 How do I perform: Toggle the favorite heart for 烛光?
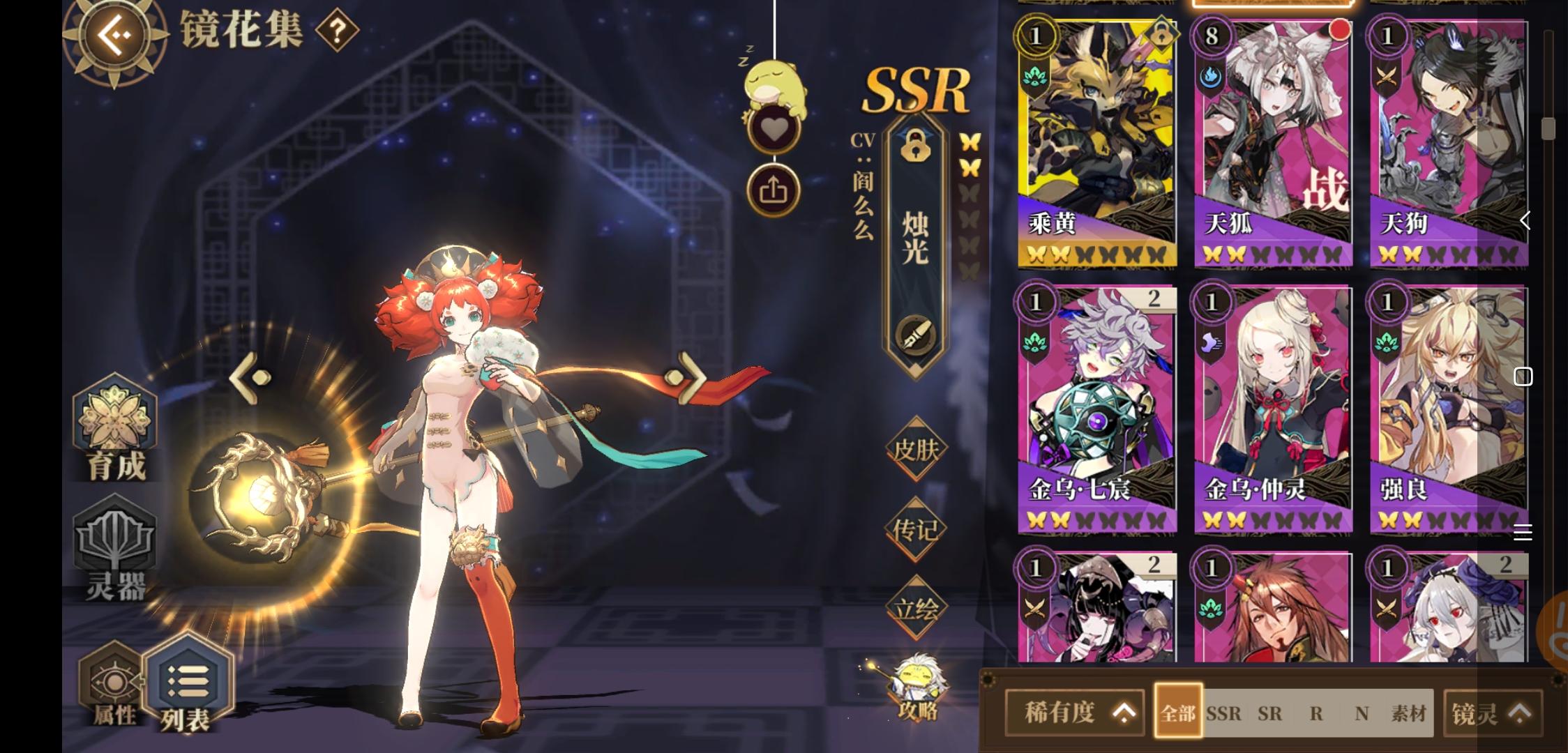774,129
